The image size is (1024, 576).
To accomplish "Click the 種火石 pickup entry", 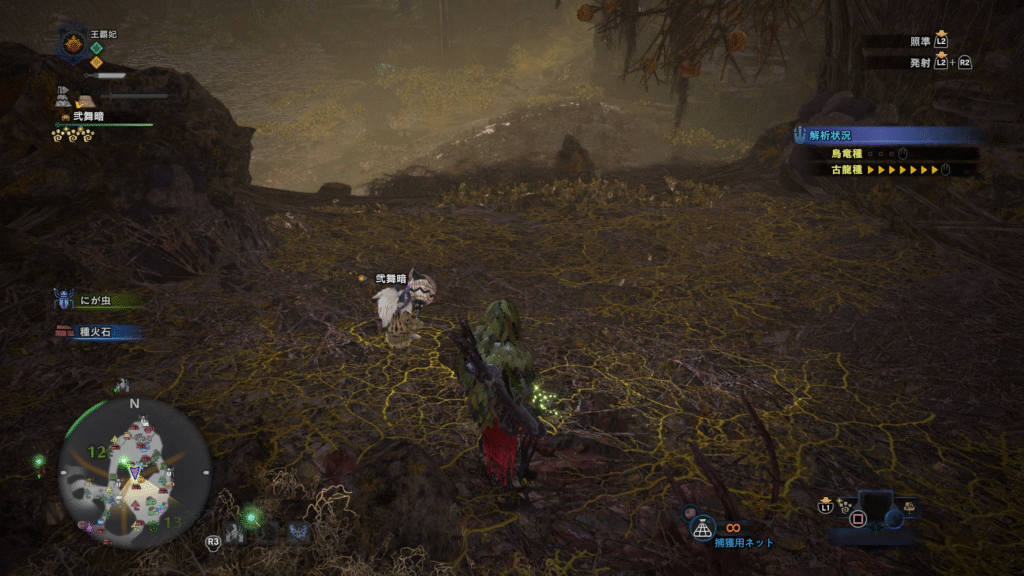I will 98,332.
